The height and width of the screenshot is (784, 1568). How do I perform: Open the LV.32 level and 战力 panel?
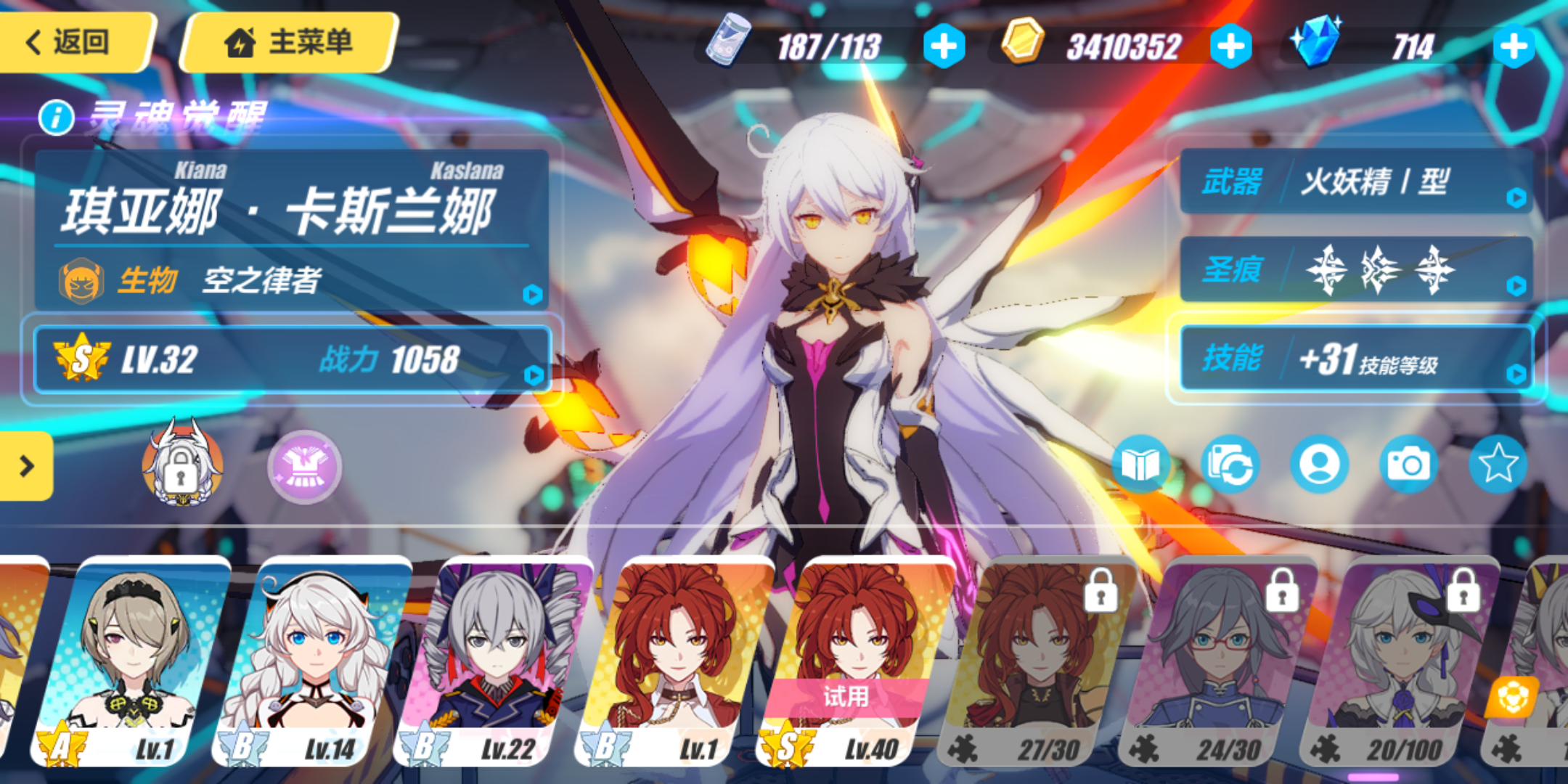[x=290, y=360]
